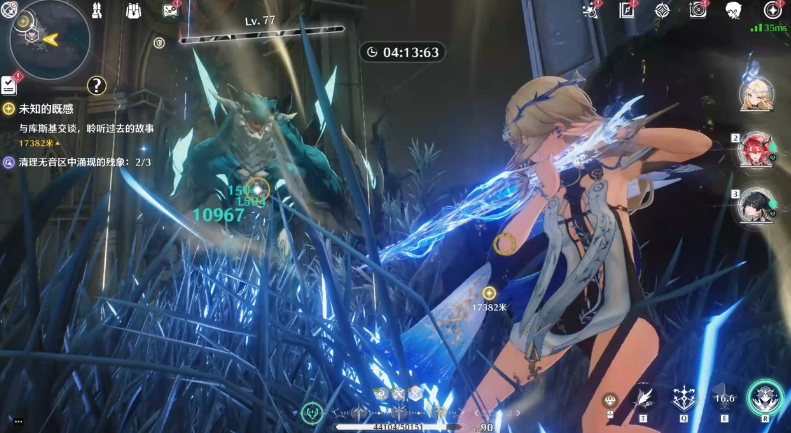Open the top-bar character silhouette icon
The width and height of the screenshot is (791, 433).
(733, 10)
